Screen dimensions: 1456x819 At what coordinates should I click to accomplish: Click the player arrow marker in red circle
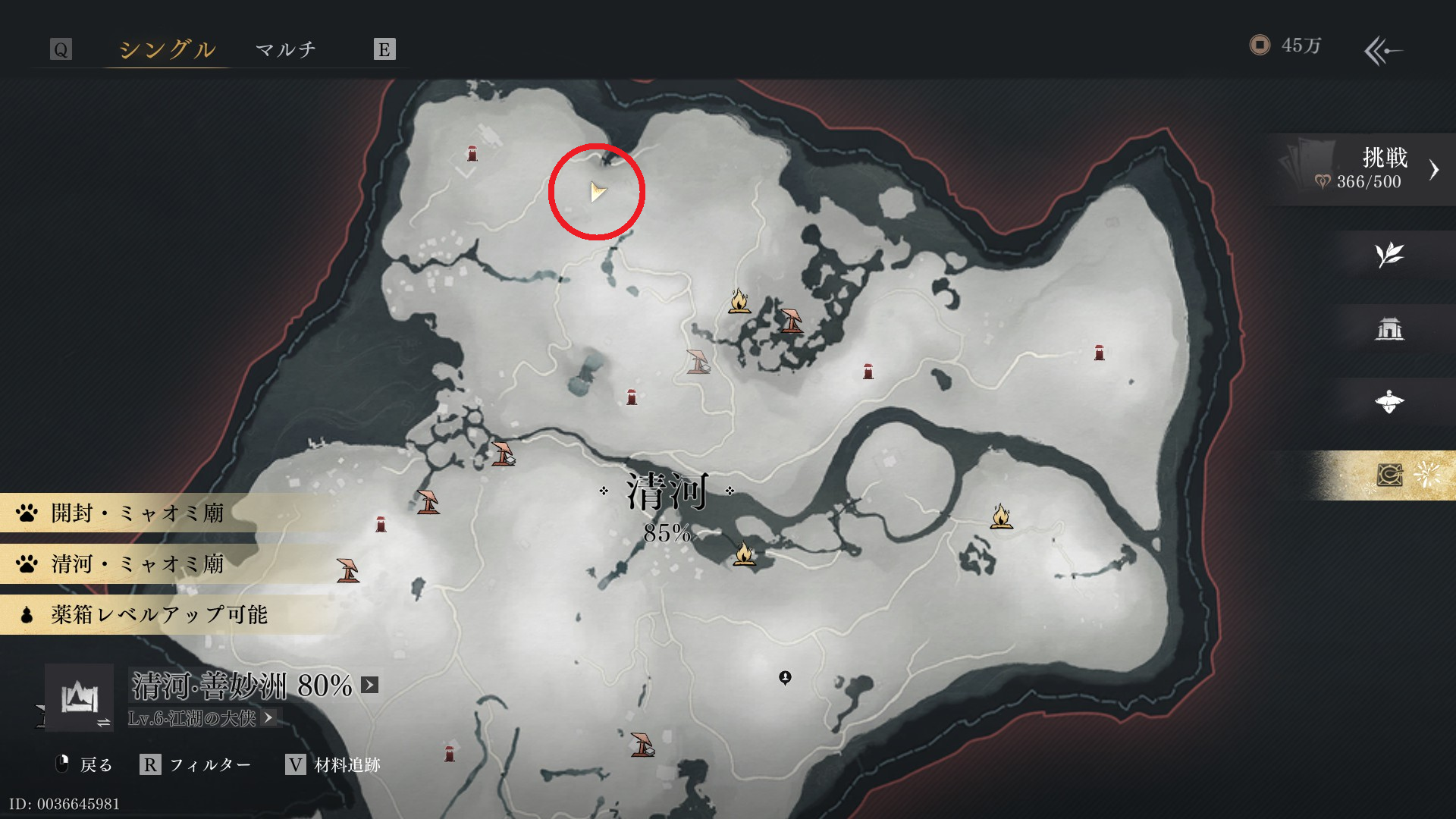(598, 192)
